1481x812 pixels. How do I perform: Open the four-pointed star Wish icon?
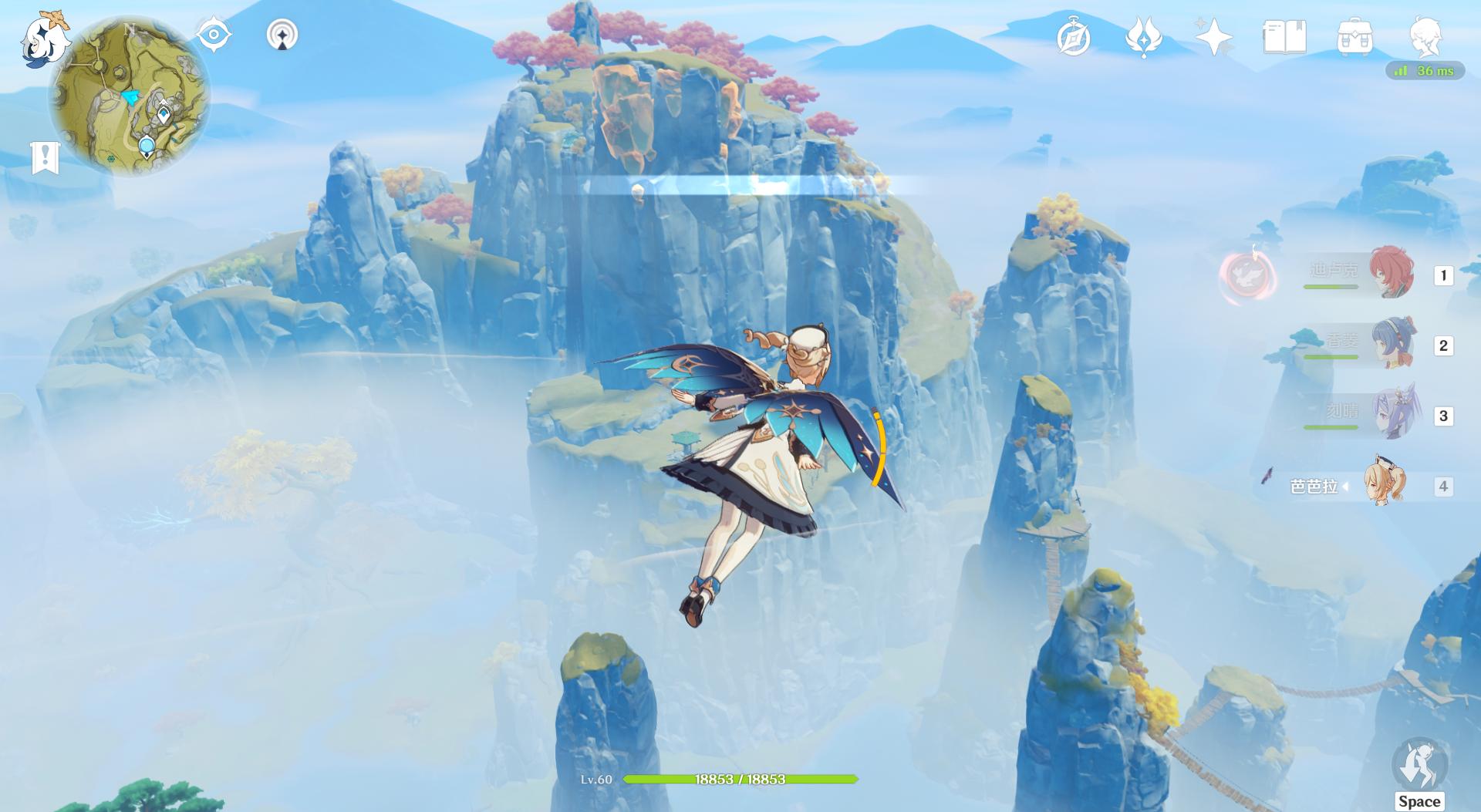(1213, 38)
